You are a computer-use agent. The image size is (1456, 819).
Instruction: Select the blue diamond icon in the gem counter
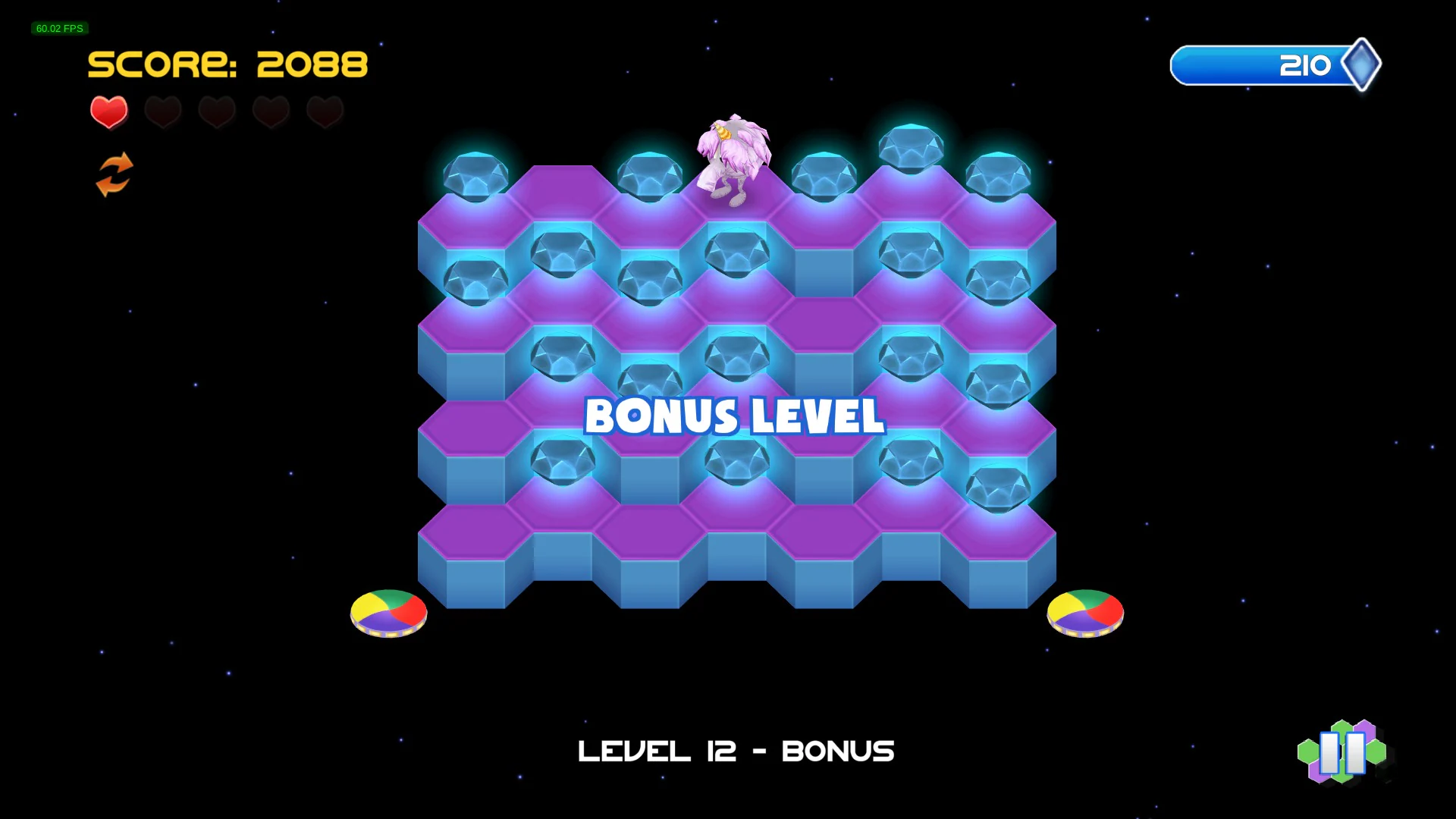coord(1361,64)
